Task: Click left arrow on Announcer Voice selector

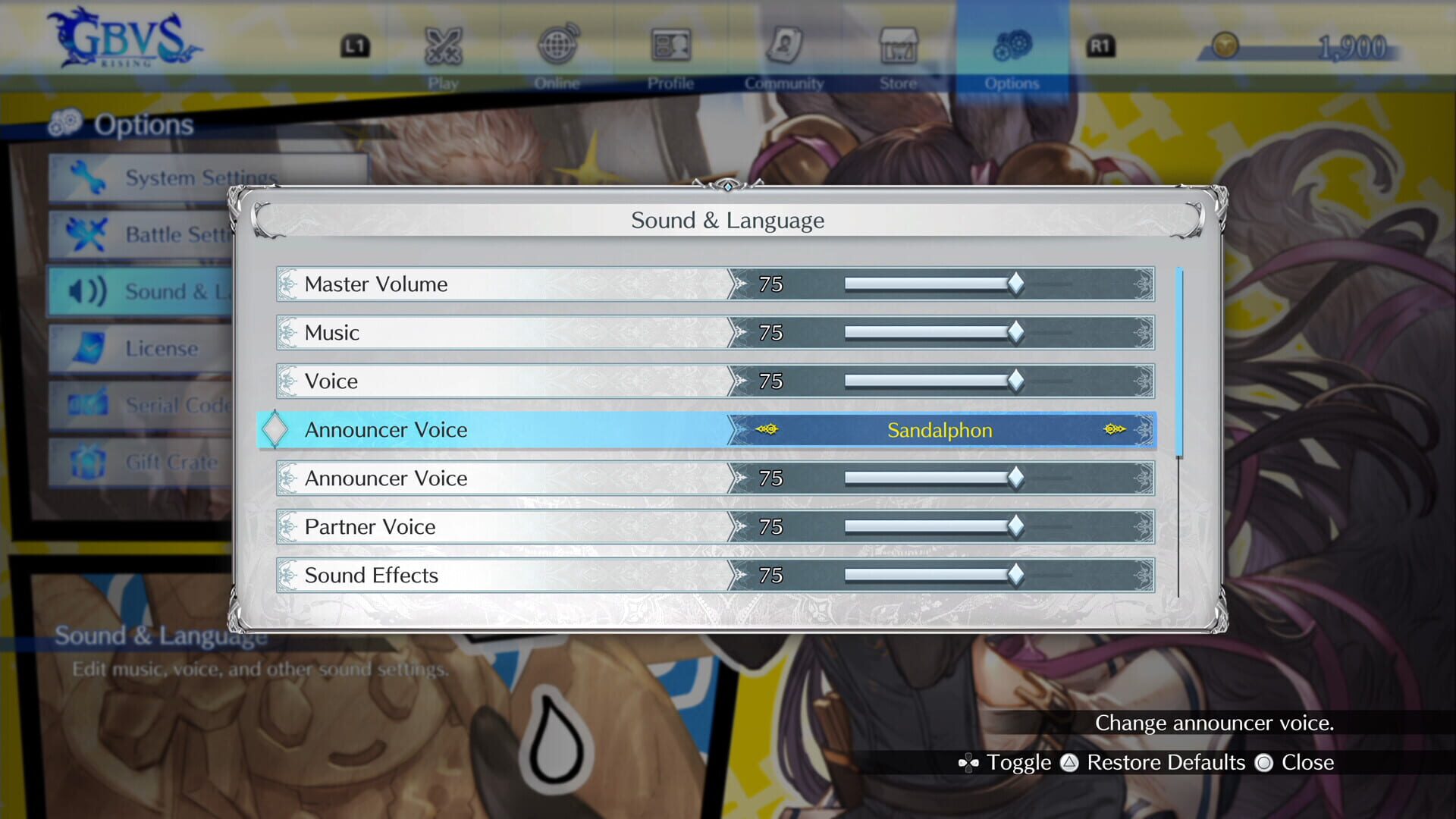Action: point(768,429)
